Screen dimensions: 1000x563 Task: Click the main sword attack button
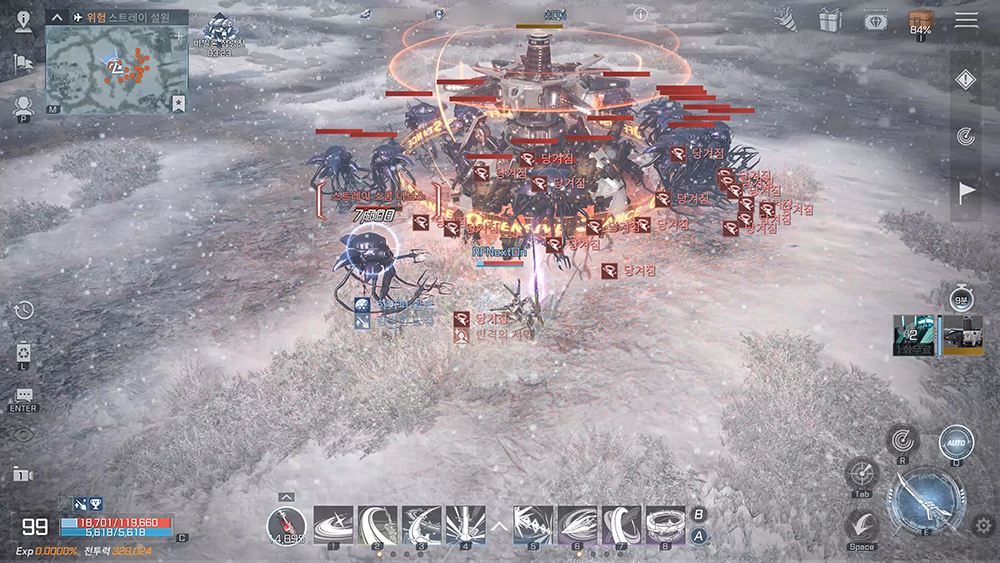929,502
